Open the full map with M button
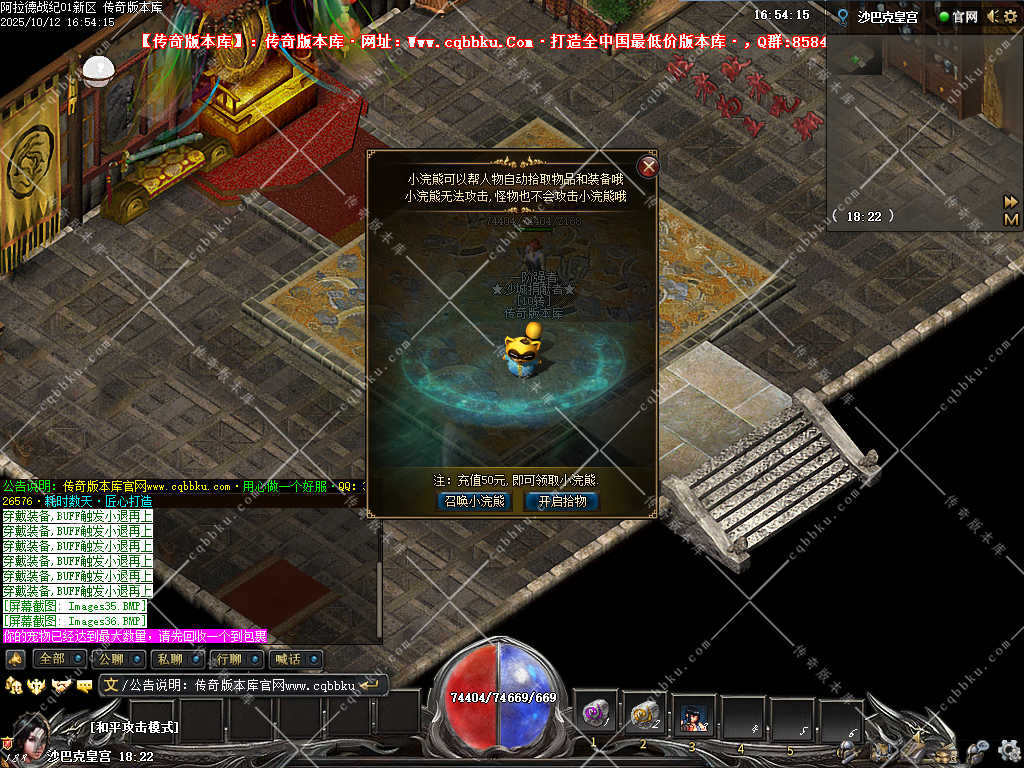 coord(1011,219)
